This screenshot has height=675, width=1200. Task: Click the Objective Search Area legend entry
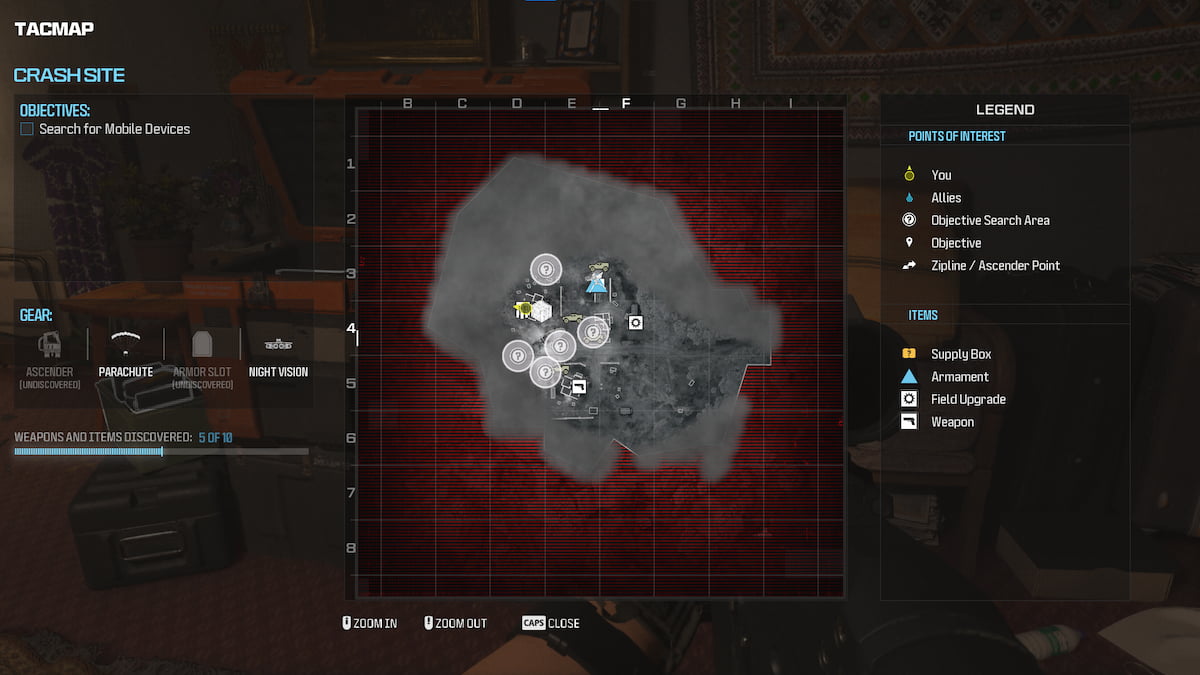tap(989, 220)
